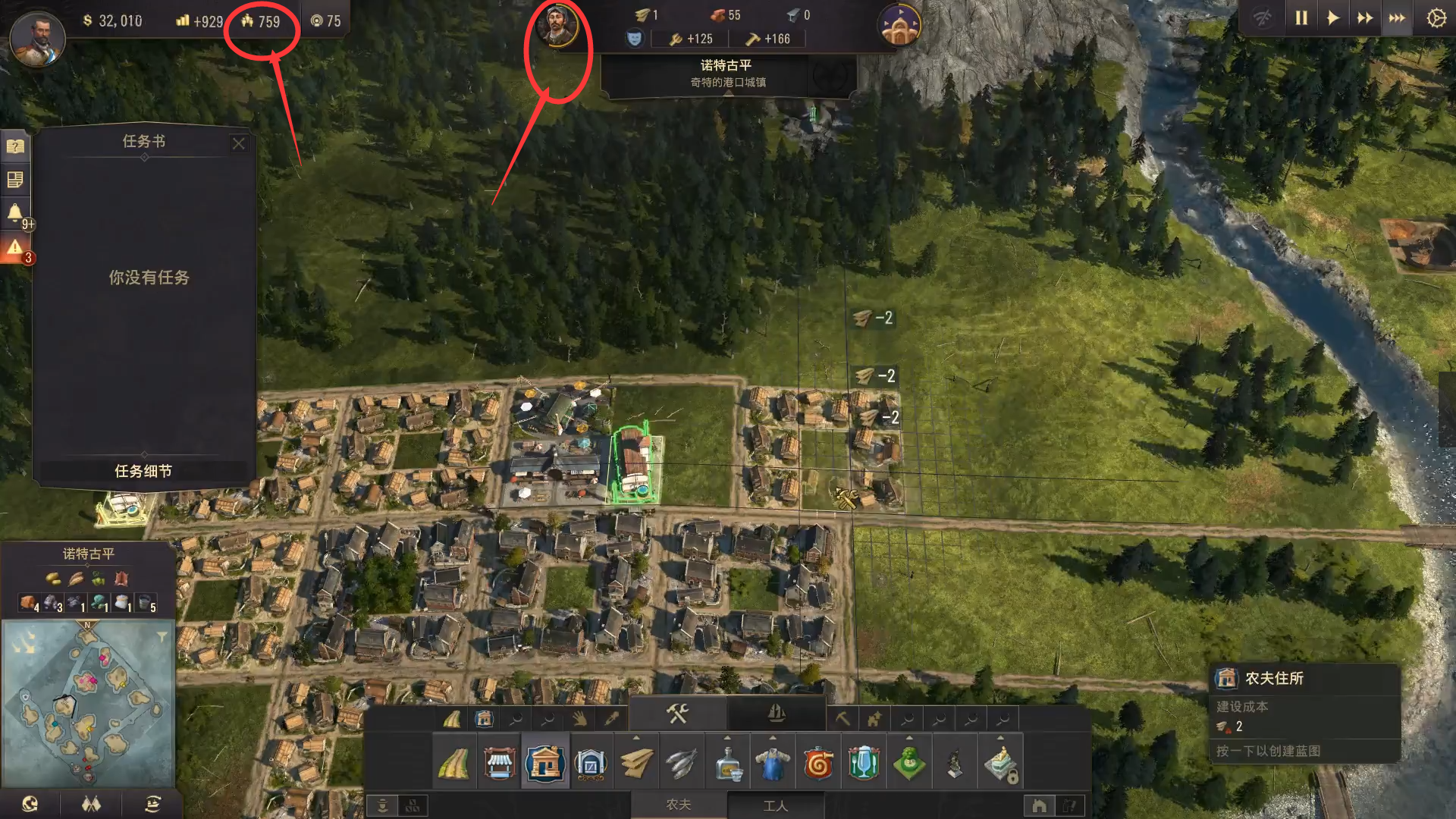Image resolution: width=1456 pixels, height=819 pixels.
Task: Click the warning triangle alerts icon
Action: 15,247
